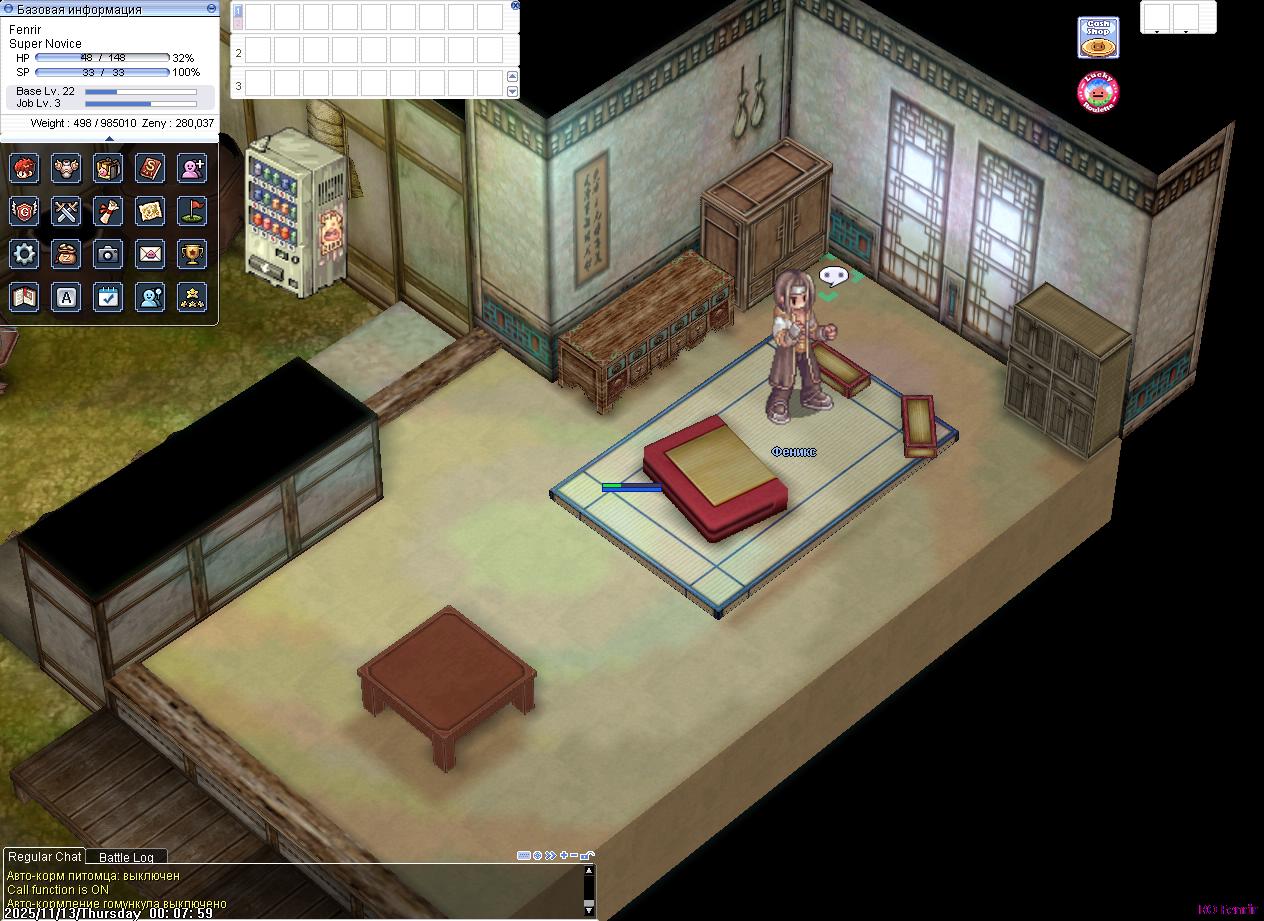The height and width of the screenshot is (921, 1264).
Task: Open the red S skill book
Action: [x=150, y=168]
